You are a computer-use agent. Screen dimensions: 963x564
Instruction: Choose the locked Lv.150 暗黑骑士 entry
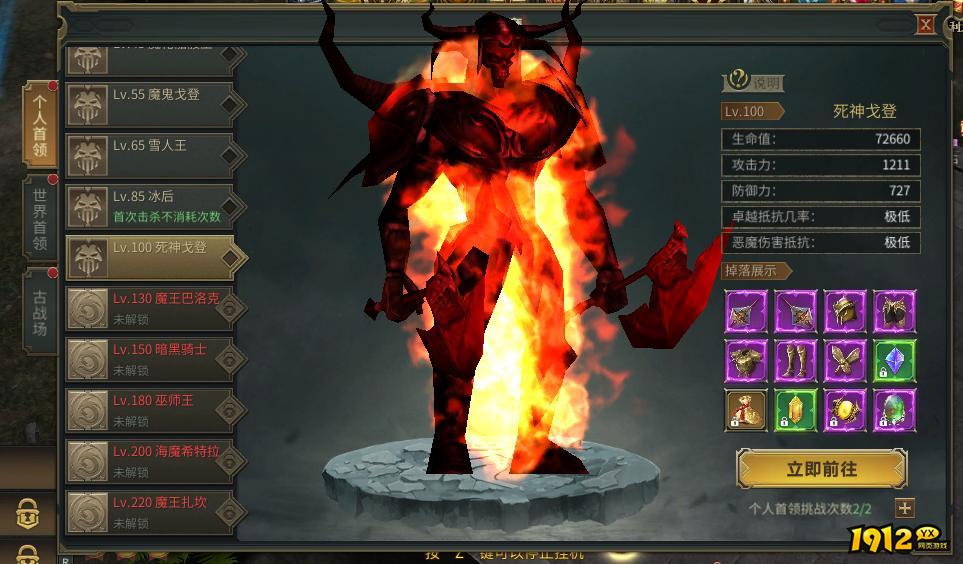click(150, 359)
